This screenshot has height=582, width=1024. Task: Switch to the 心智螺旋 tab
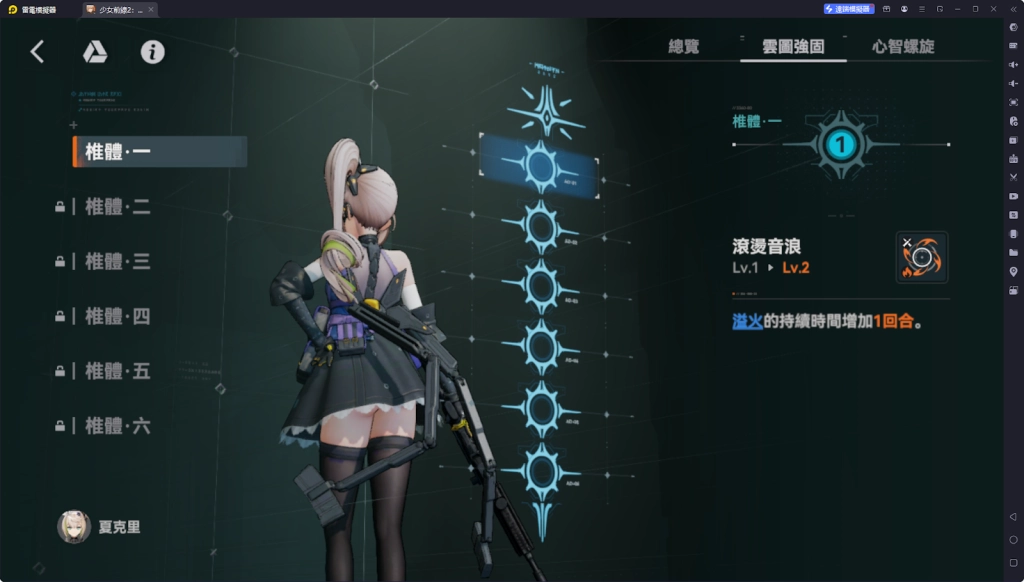click(903, 46)
